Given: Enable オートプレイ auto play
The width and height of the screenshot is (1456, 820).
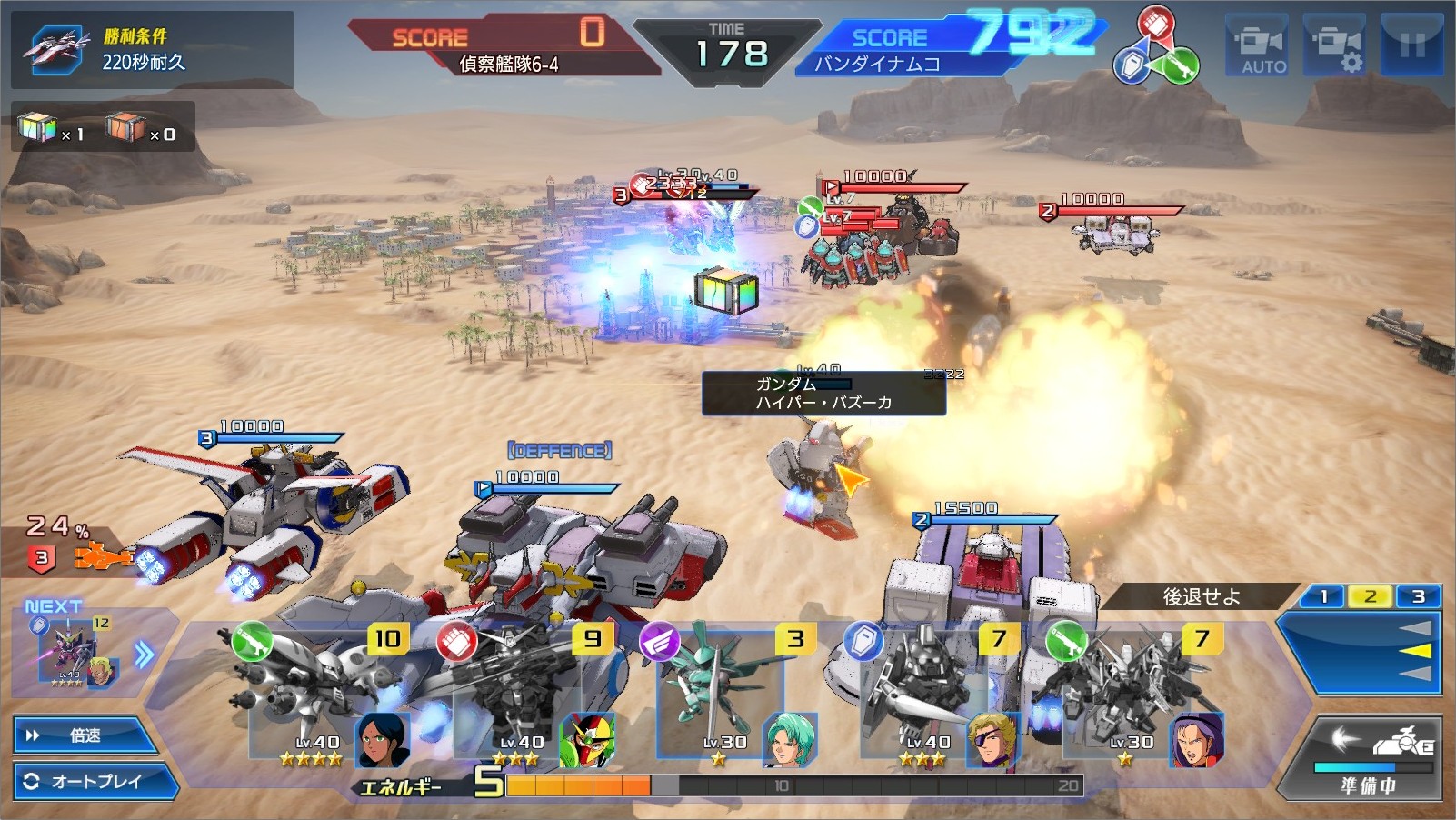Looking at the screenshot, I should tap(95, 781).
